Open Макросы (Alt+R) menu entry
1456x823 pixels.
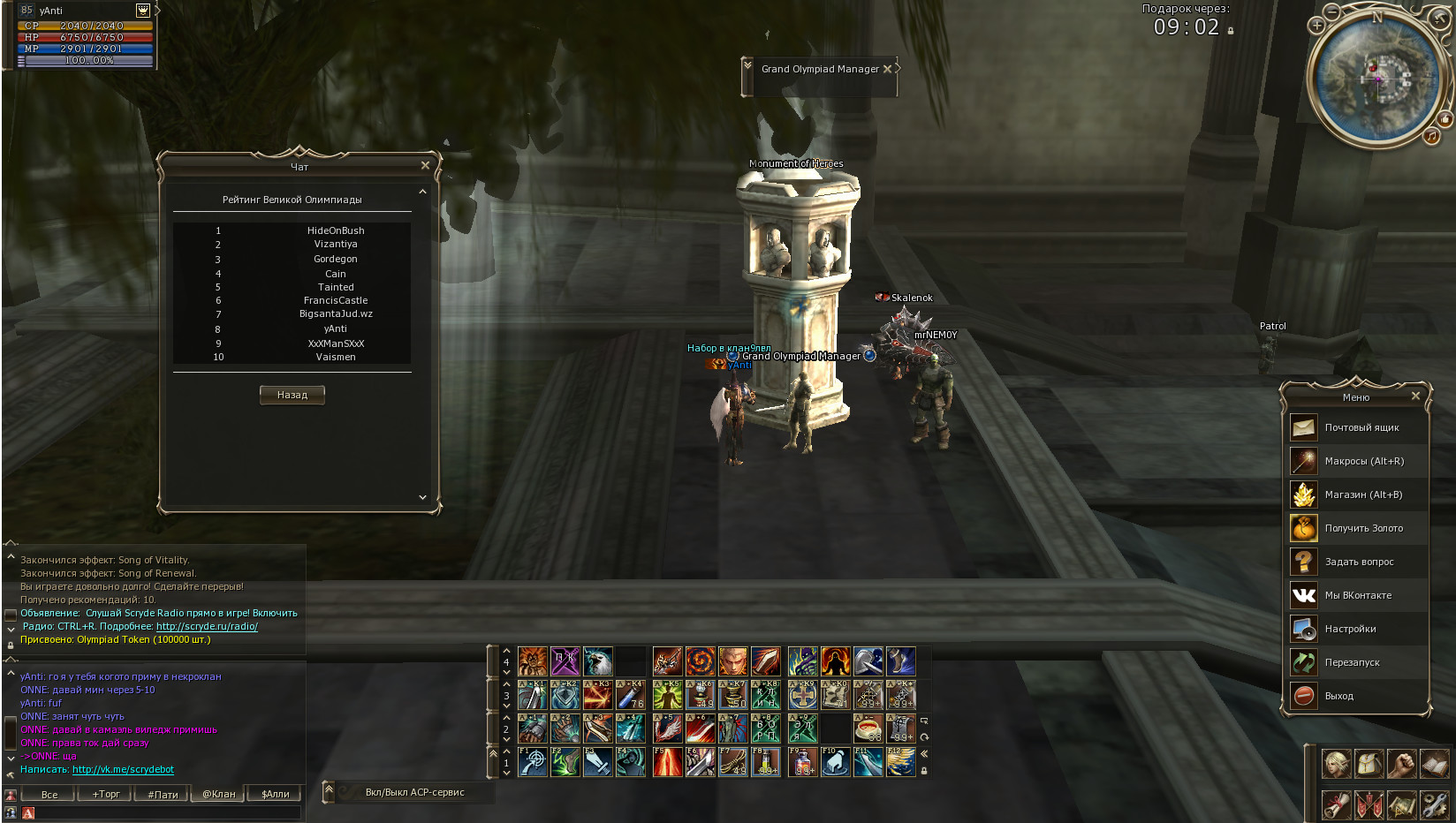[x=1363, y=461]
